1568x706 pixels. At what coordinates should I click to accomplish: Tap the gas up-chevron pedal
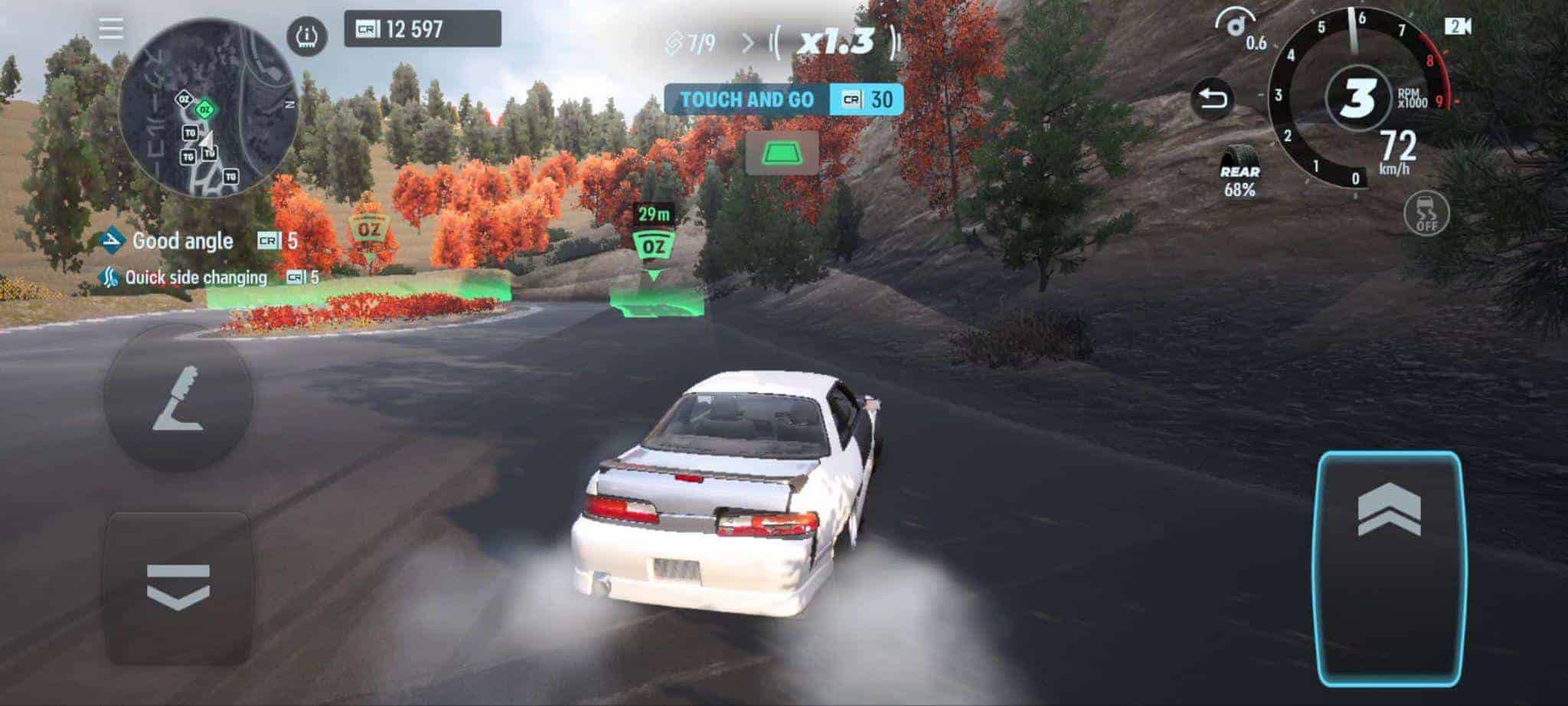coord(1389,568)
